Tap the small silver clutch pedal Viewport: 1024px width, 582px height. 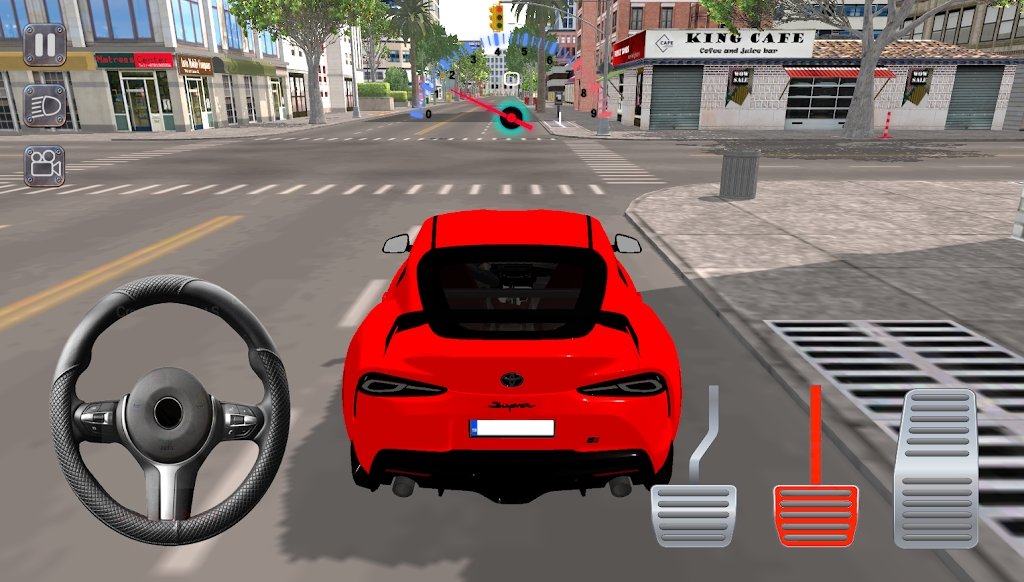tap(694, 514)
